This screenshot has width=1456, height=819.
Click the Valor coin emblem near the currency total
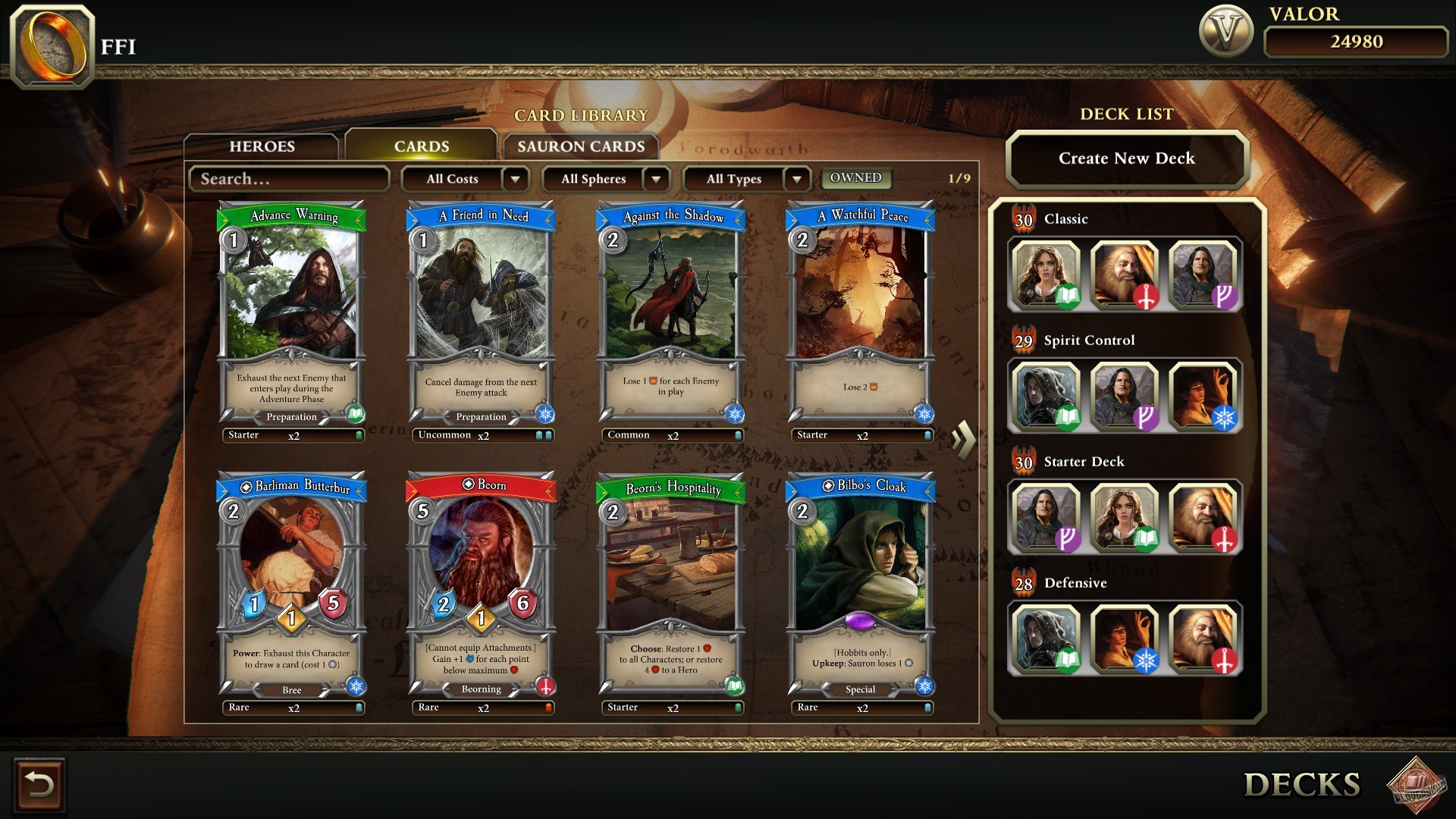pos(1226,33)
